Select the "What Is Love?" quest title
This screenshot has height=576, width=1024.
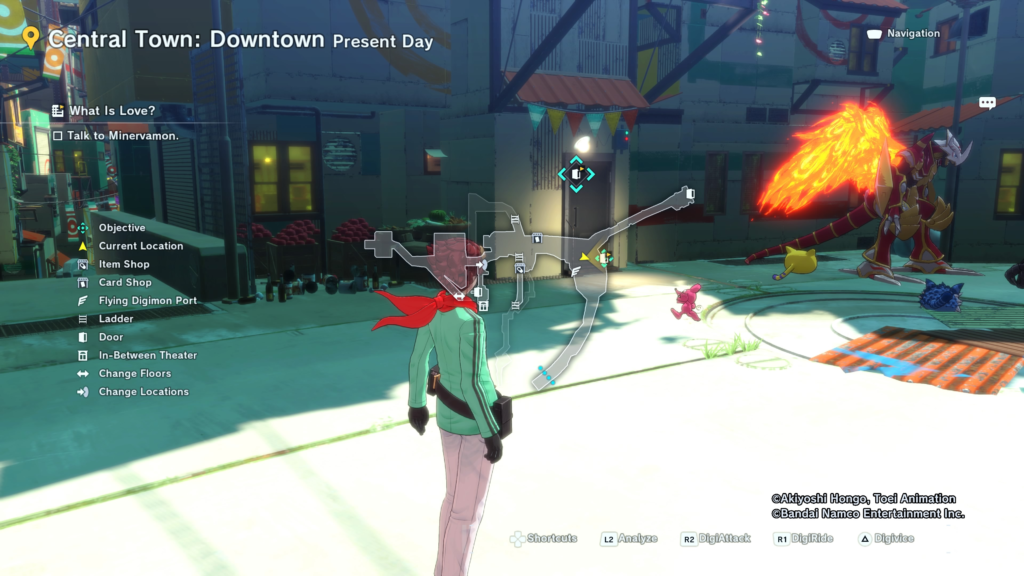click(112, 111)
